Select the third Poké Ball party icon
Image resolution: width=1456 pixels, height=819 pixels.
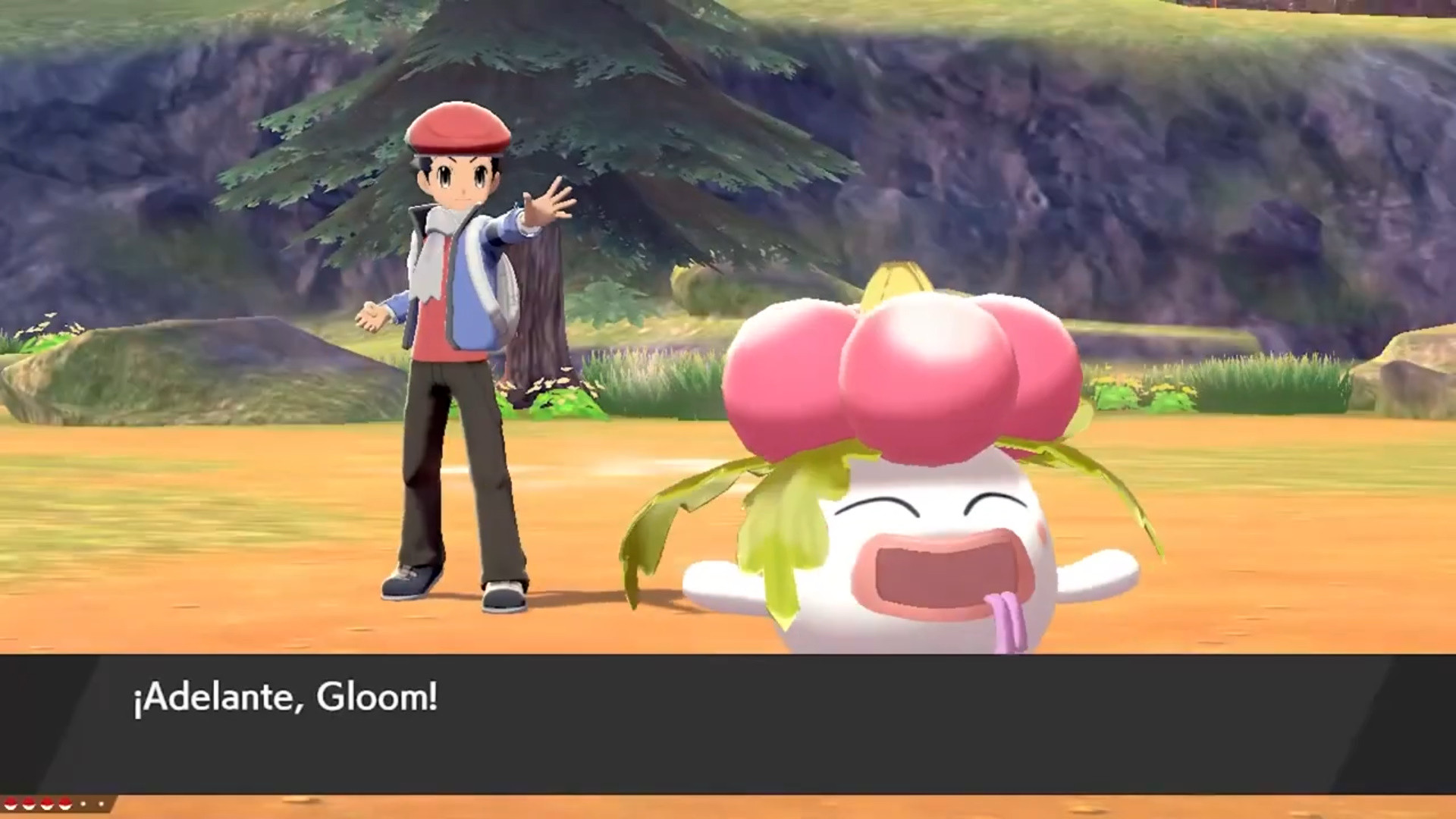coord(45,804)
